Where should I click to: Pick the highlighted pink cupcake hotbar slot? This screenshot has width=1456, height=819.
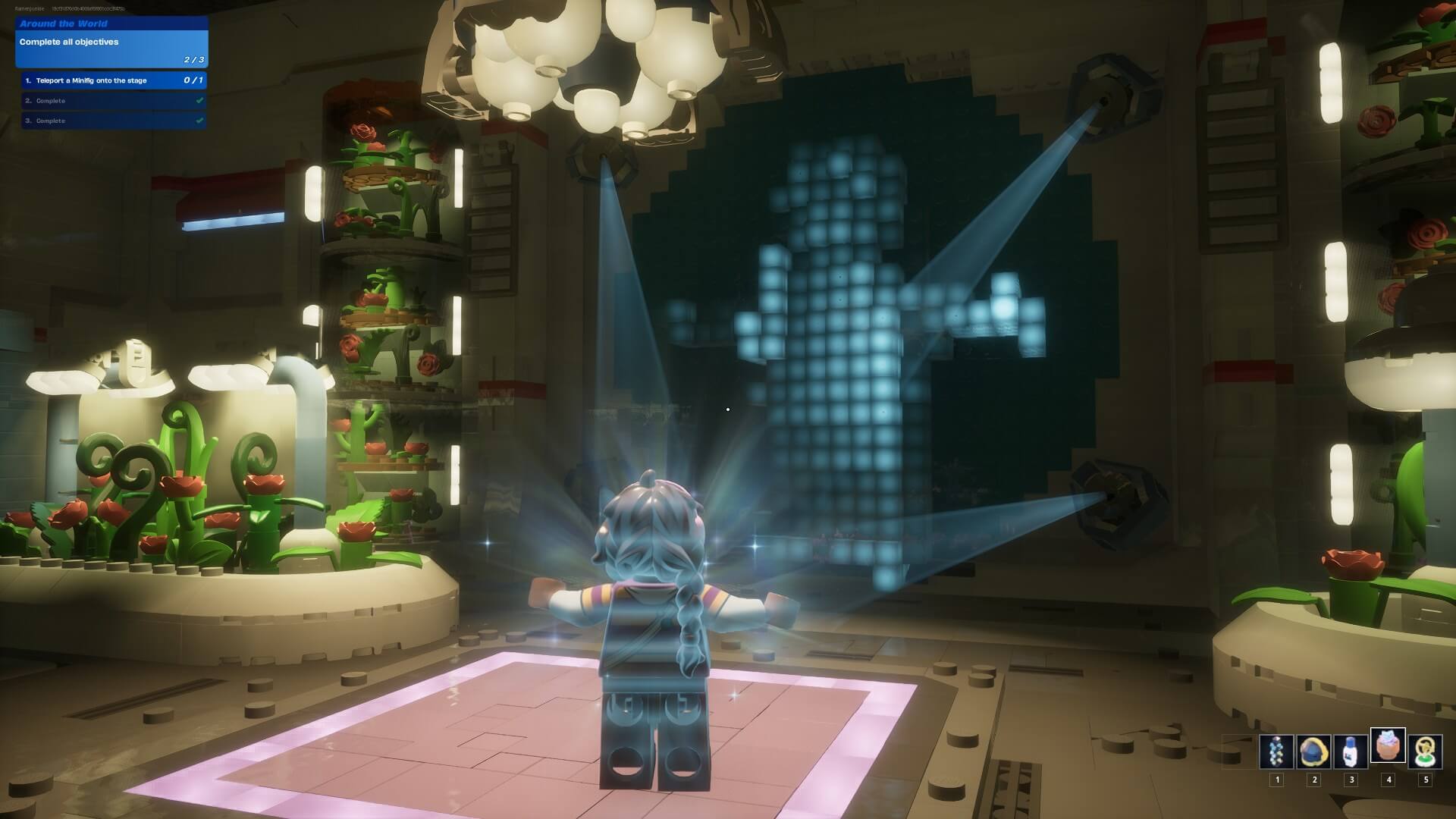(1388, 746)
